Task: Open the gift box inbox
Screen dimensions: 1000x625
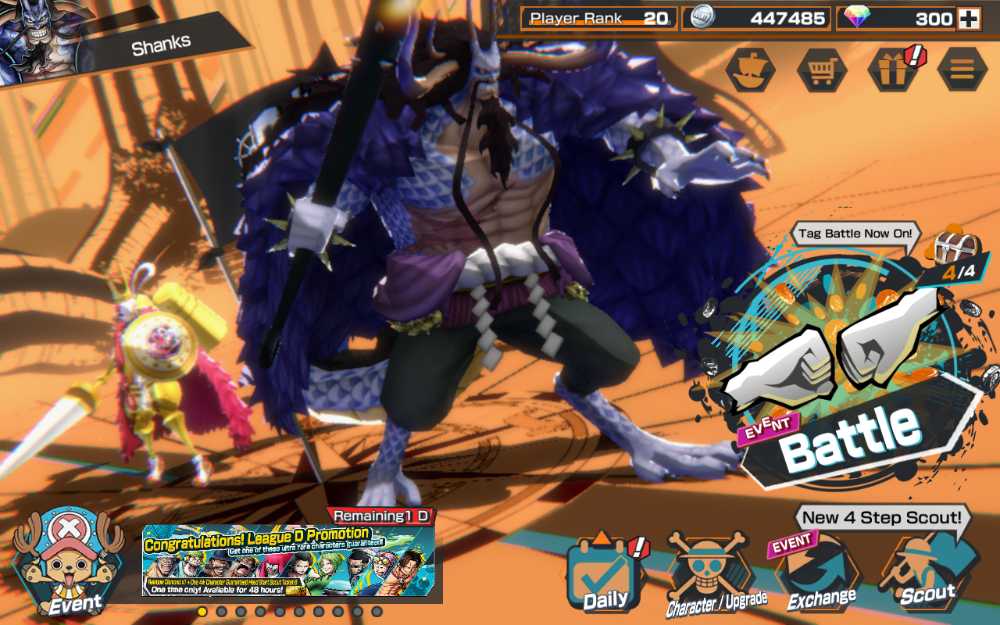Action: click(892, 70)
